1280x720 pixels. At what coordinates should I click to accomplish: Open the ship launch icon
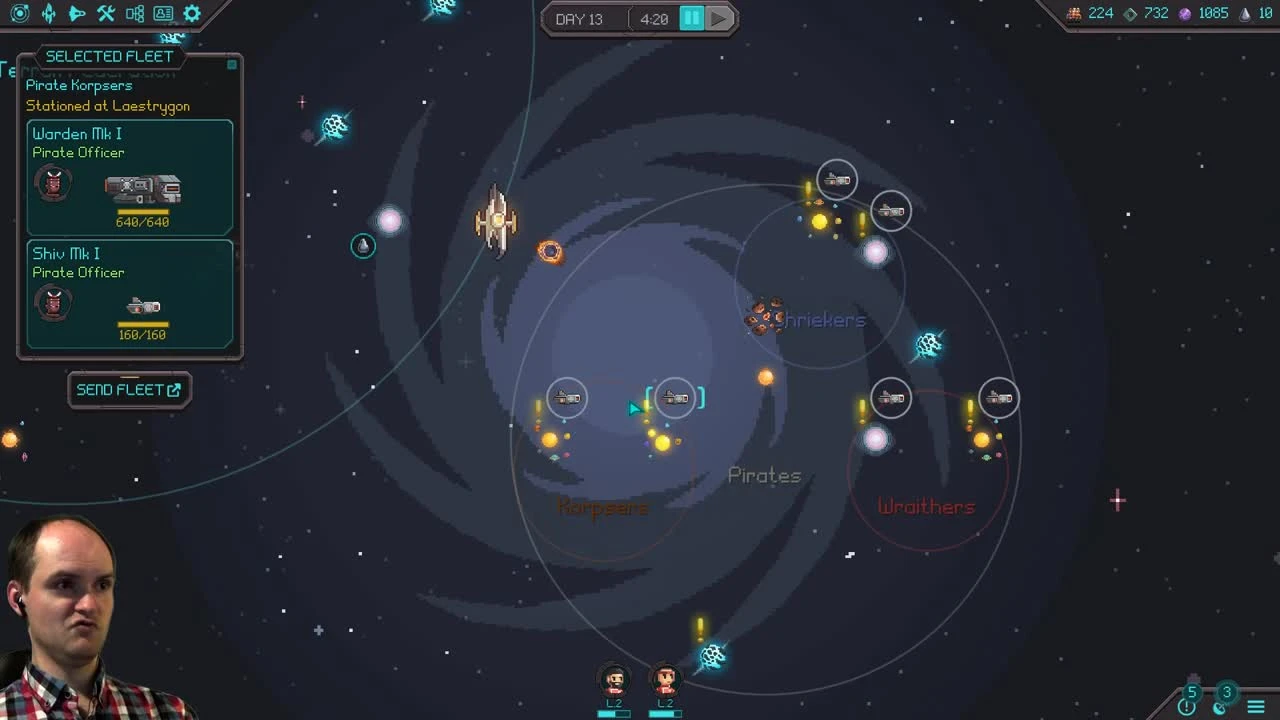[76, 14]
